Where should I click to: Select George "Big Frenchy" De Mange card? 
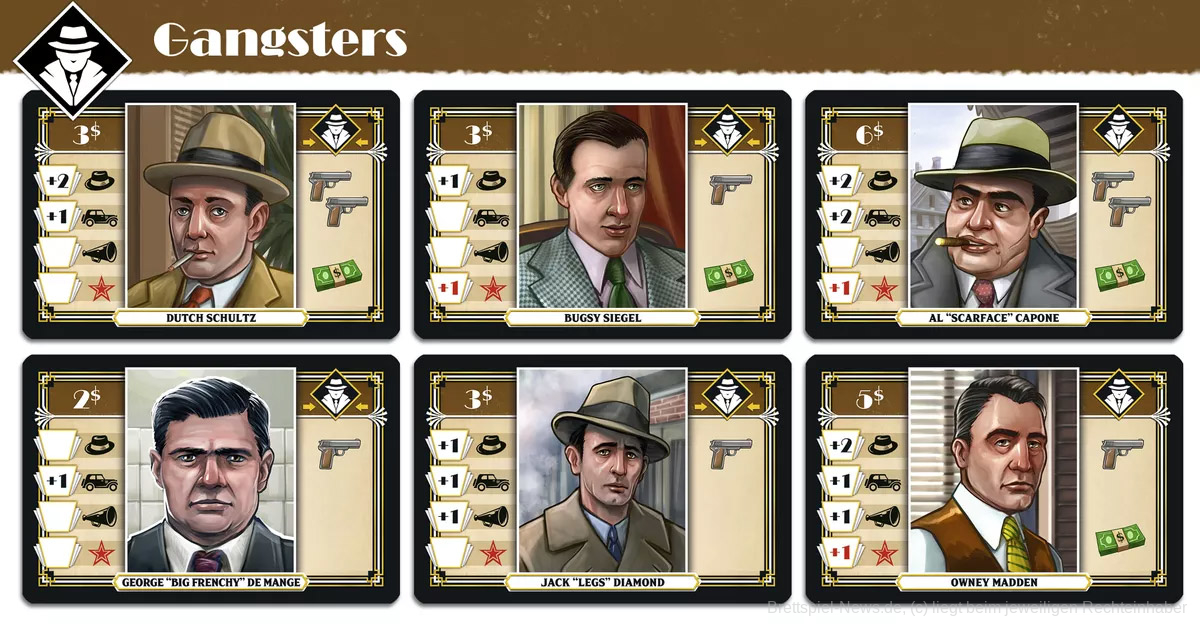[x=211, y=478]
